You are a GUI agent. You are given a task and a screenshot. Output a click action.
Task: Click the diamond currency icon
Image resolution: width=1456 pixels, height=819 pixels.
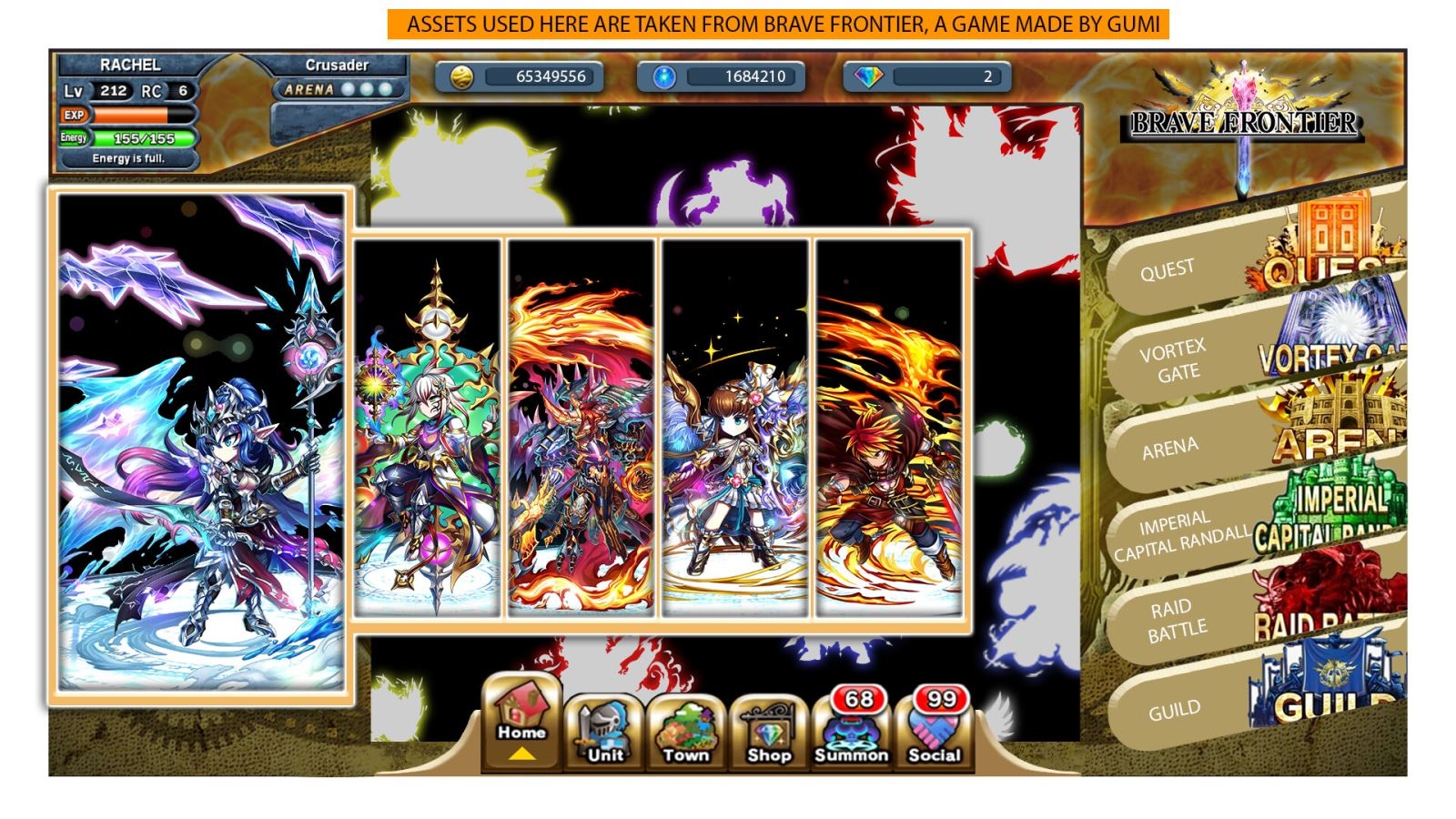point(868,78)
